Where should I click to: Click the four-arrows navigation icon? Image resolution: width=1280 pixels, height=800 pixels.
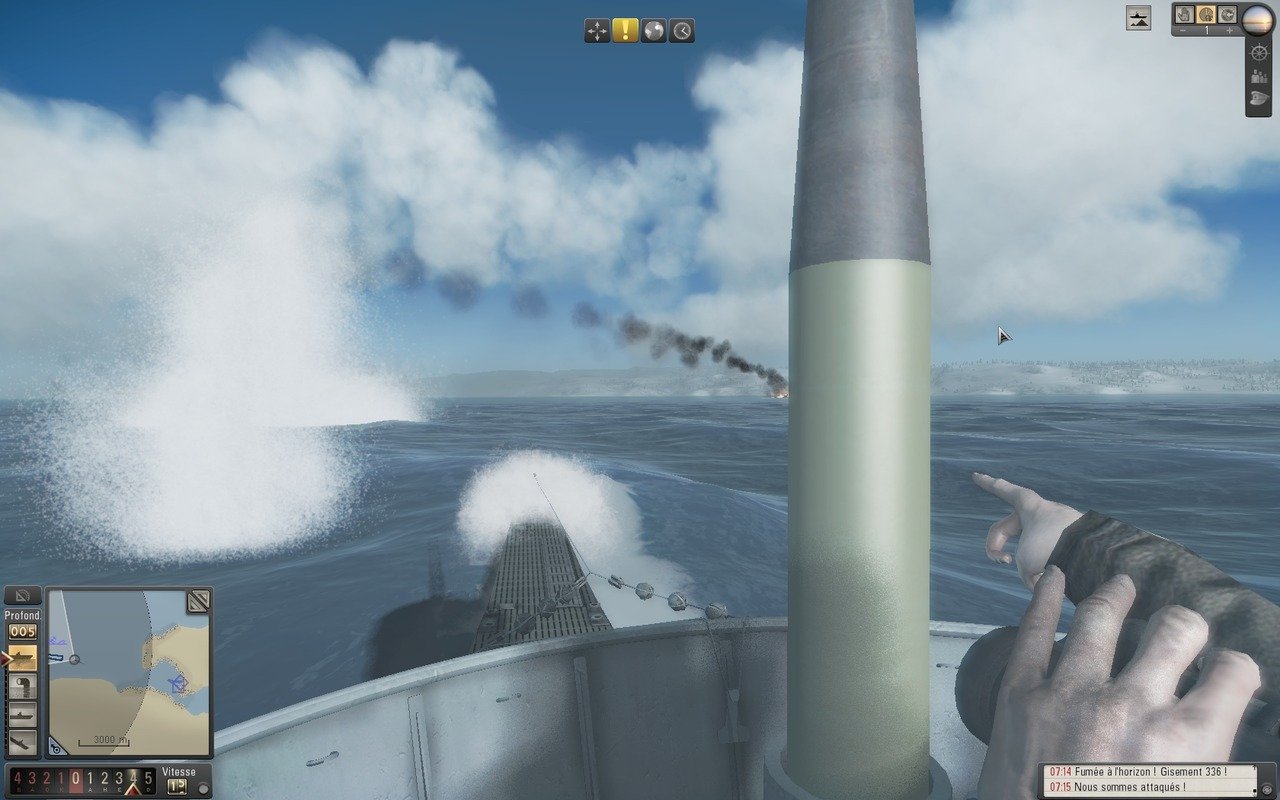pyautogui.click(x=597, y=31)
